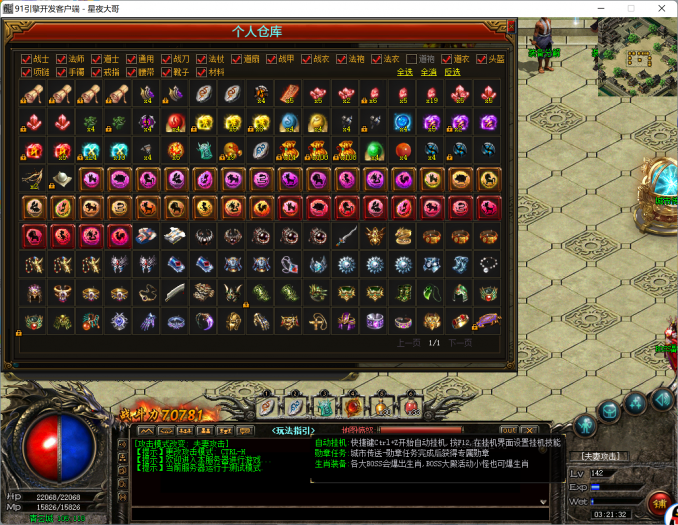The image size is (678, 525).
Task: Go to the next warehouse page 下一页
Action: coord(458,342)
